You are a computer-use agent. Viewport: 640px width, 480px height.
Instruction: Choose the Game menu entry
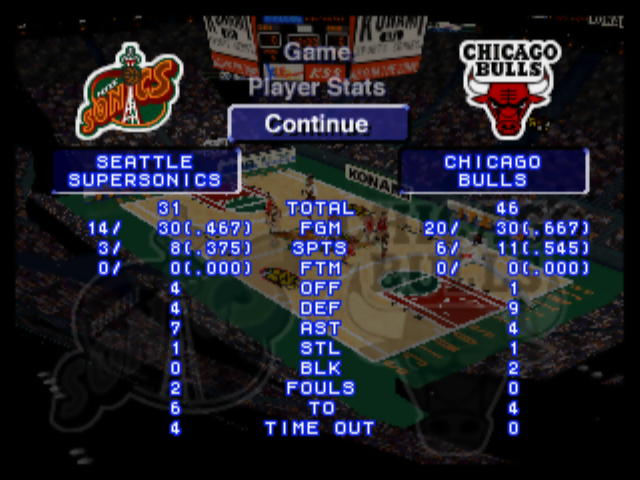click(x=317, y=52)
